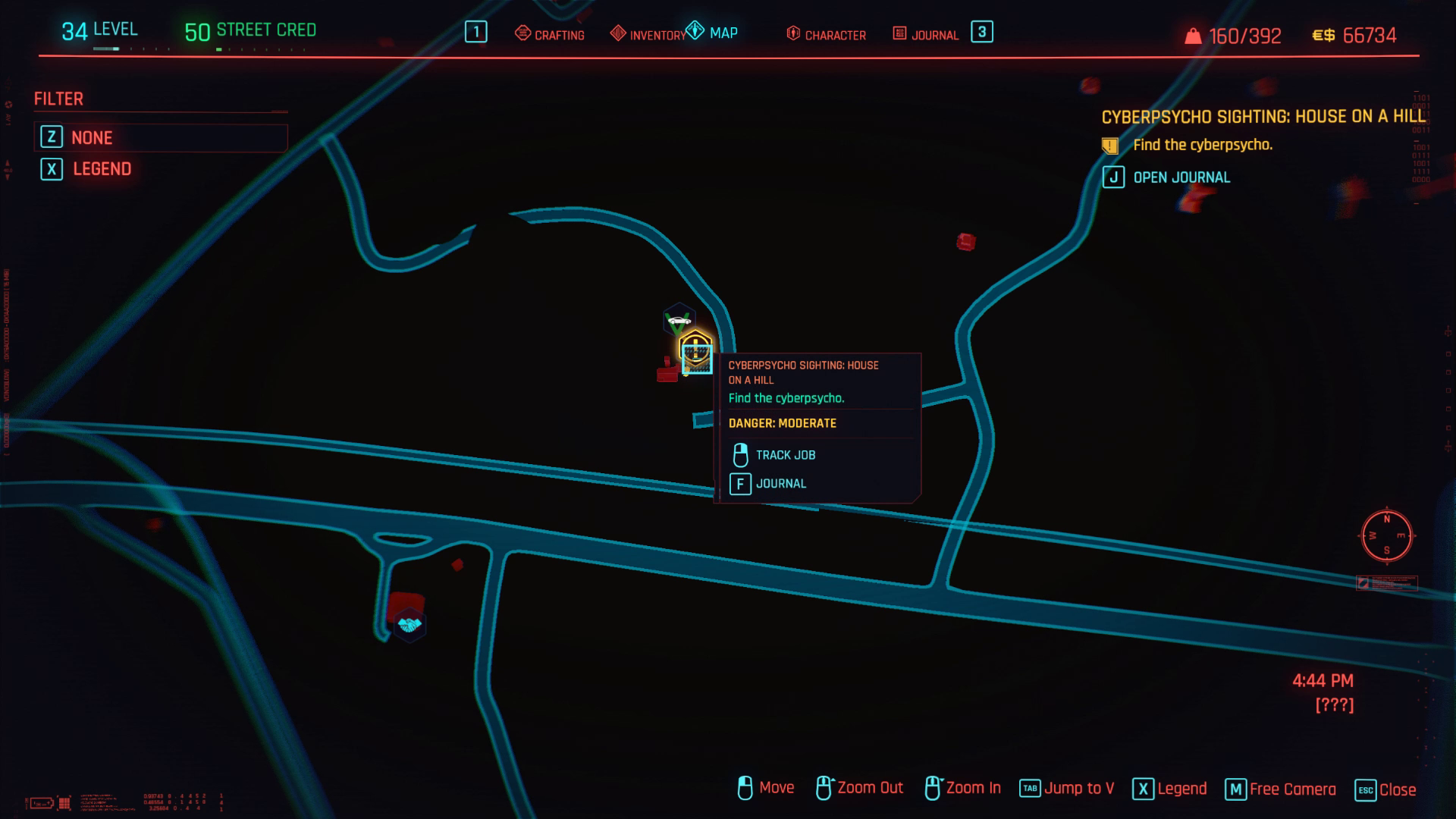
Task: Set the map filter to NONE
Action: coord(91,137)
